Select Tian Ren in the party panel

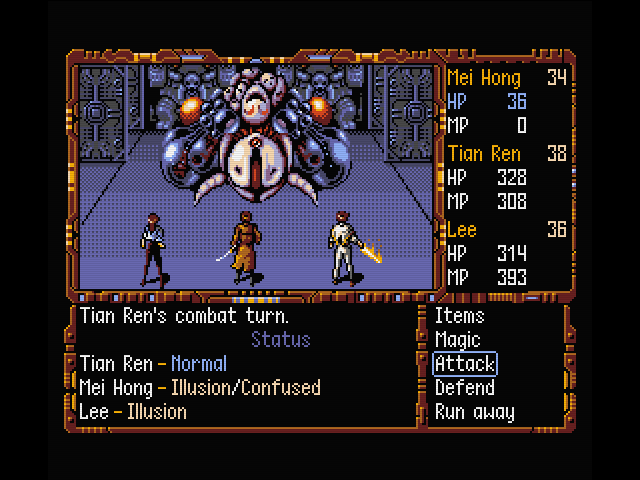coord(484,154)
